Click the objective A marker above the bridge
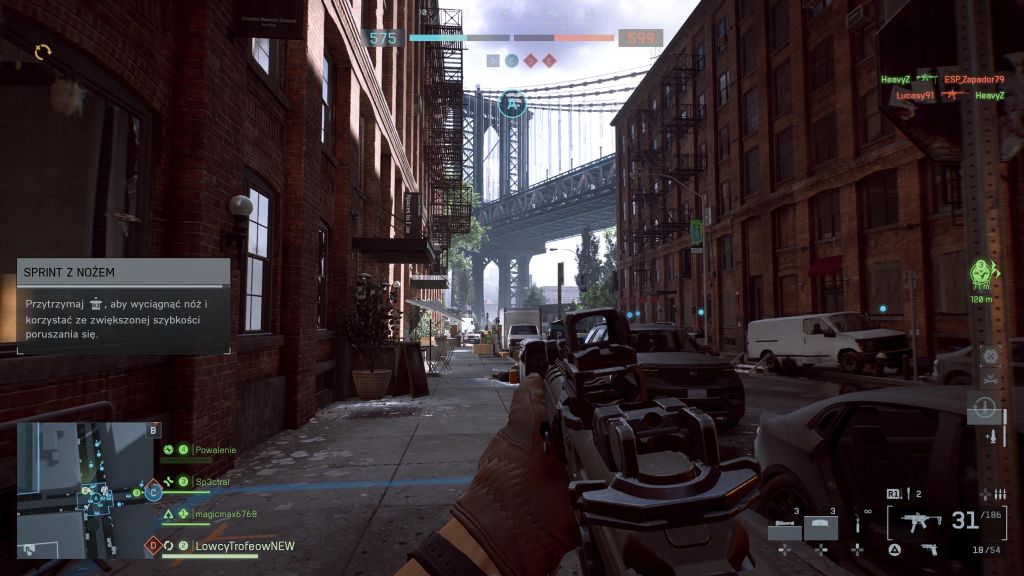Image resolution: width=1024 pixels, height=576 pixels. [x=512, y=103]
